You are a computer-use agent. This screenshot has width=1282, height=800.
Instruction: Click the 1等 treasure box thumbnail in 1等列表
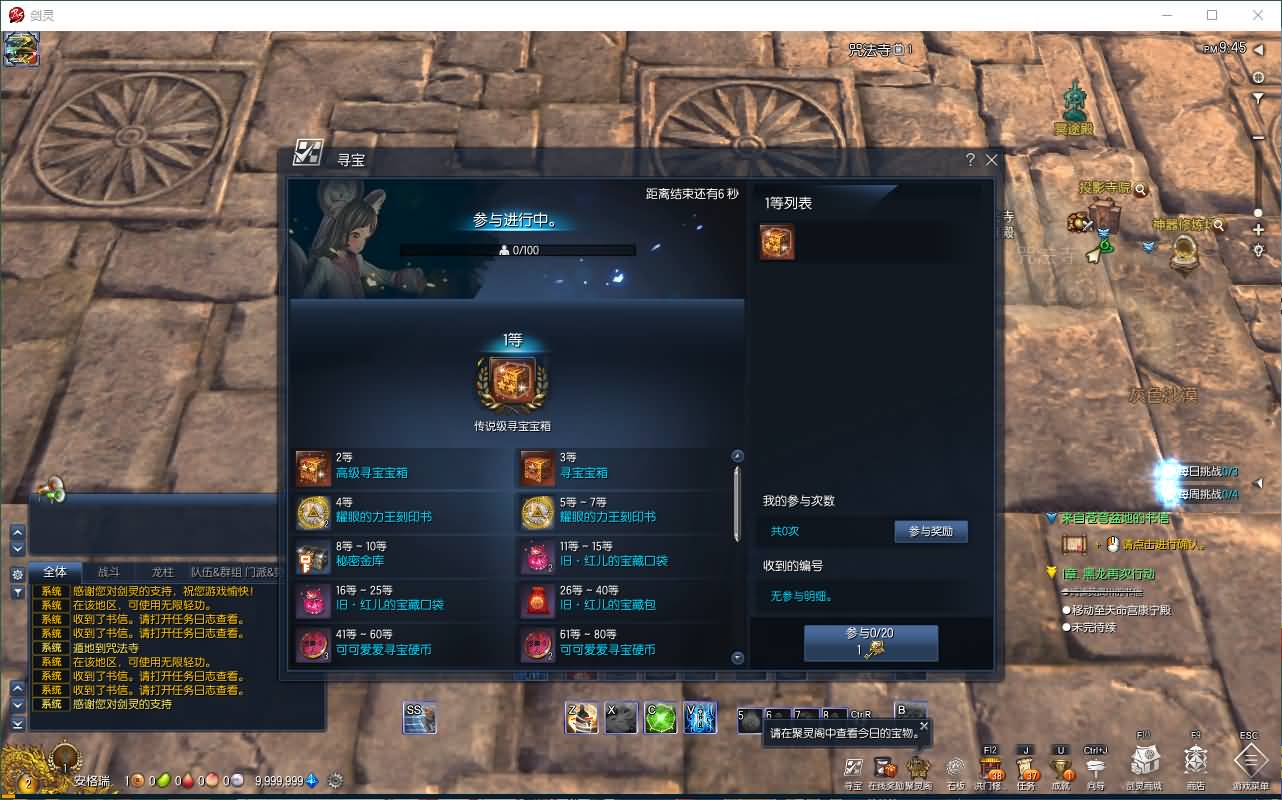(777, 242)
